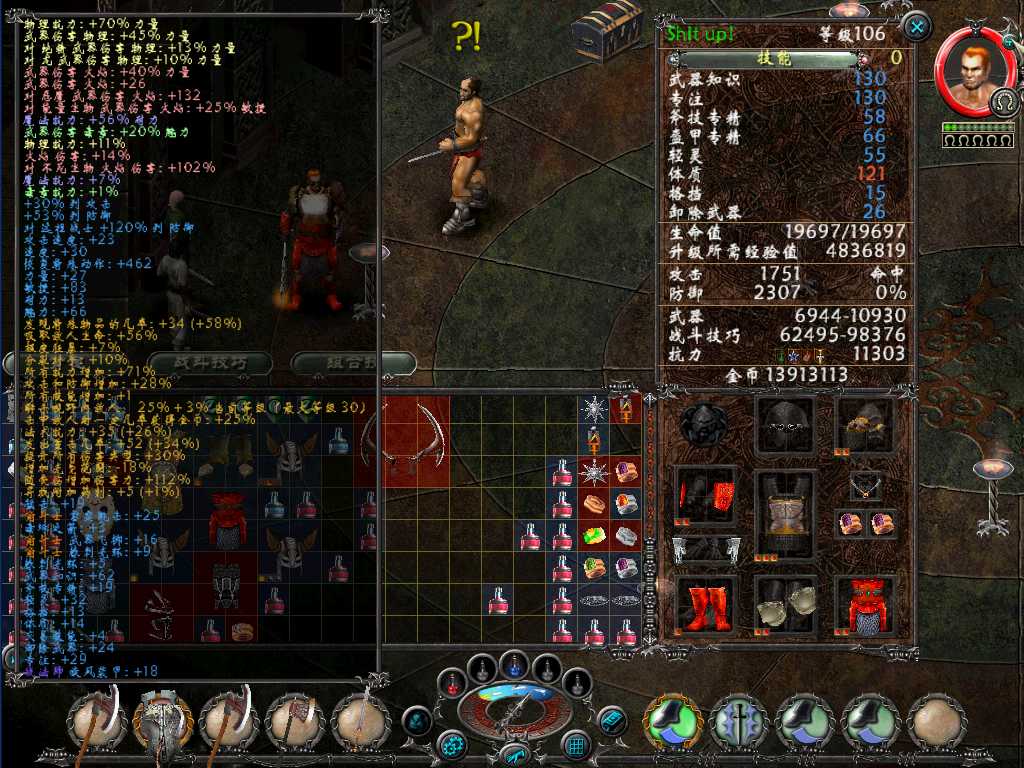Image resolution: width=1024 pixels, height=768 pixels.
Task: Select the red chainmail belt armor slot
Action: coord(865,604)
